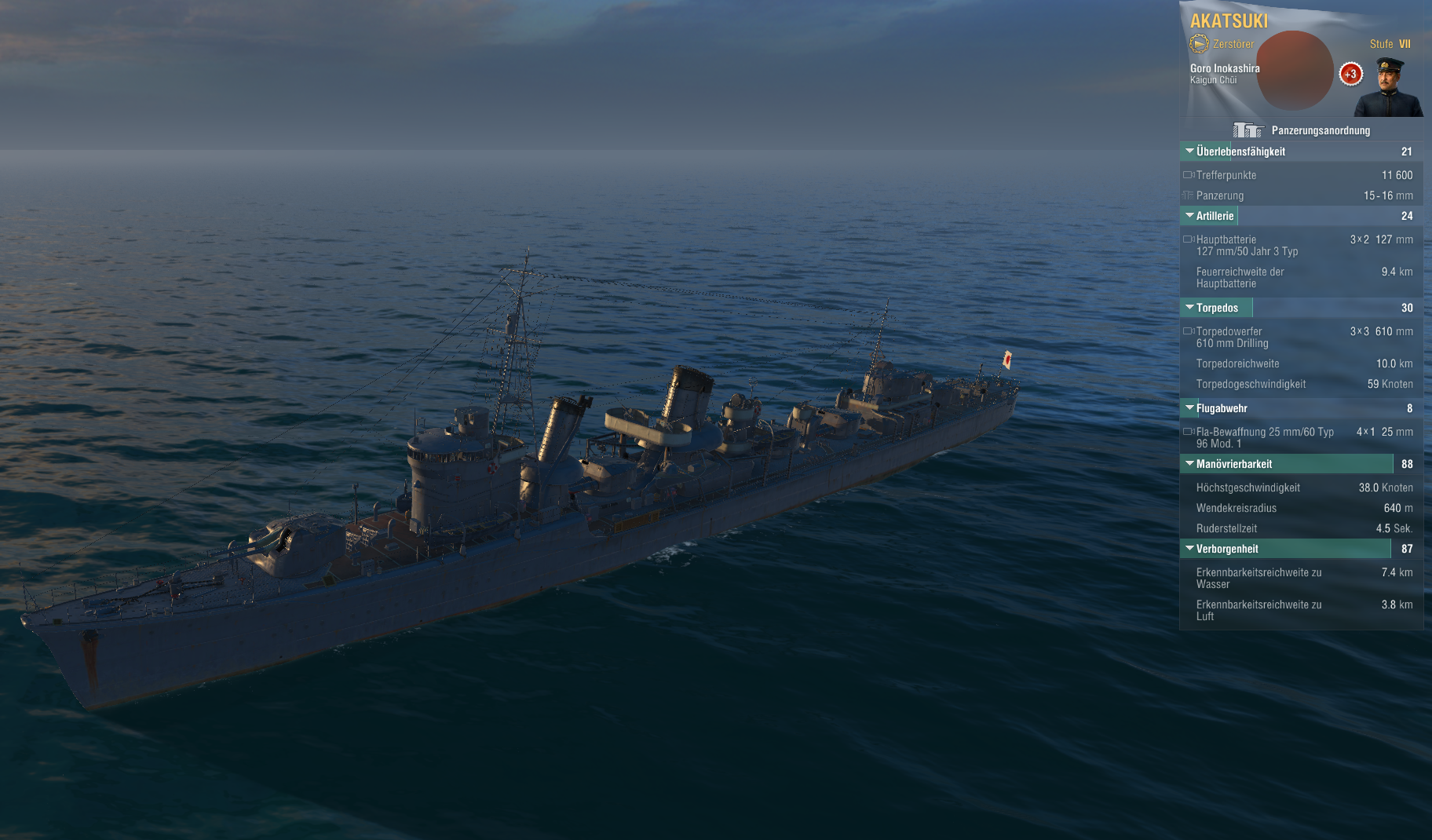1432x840 pixels.
Task: Open the Panzerungsanordnung armor layout view
Action: tap(1303, 130)
